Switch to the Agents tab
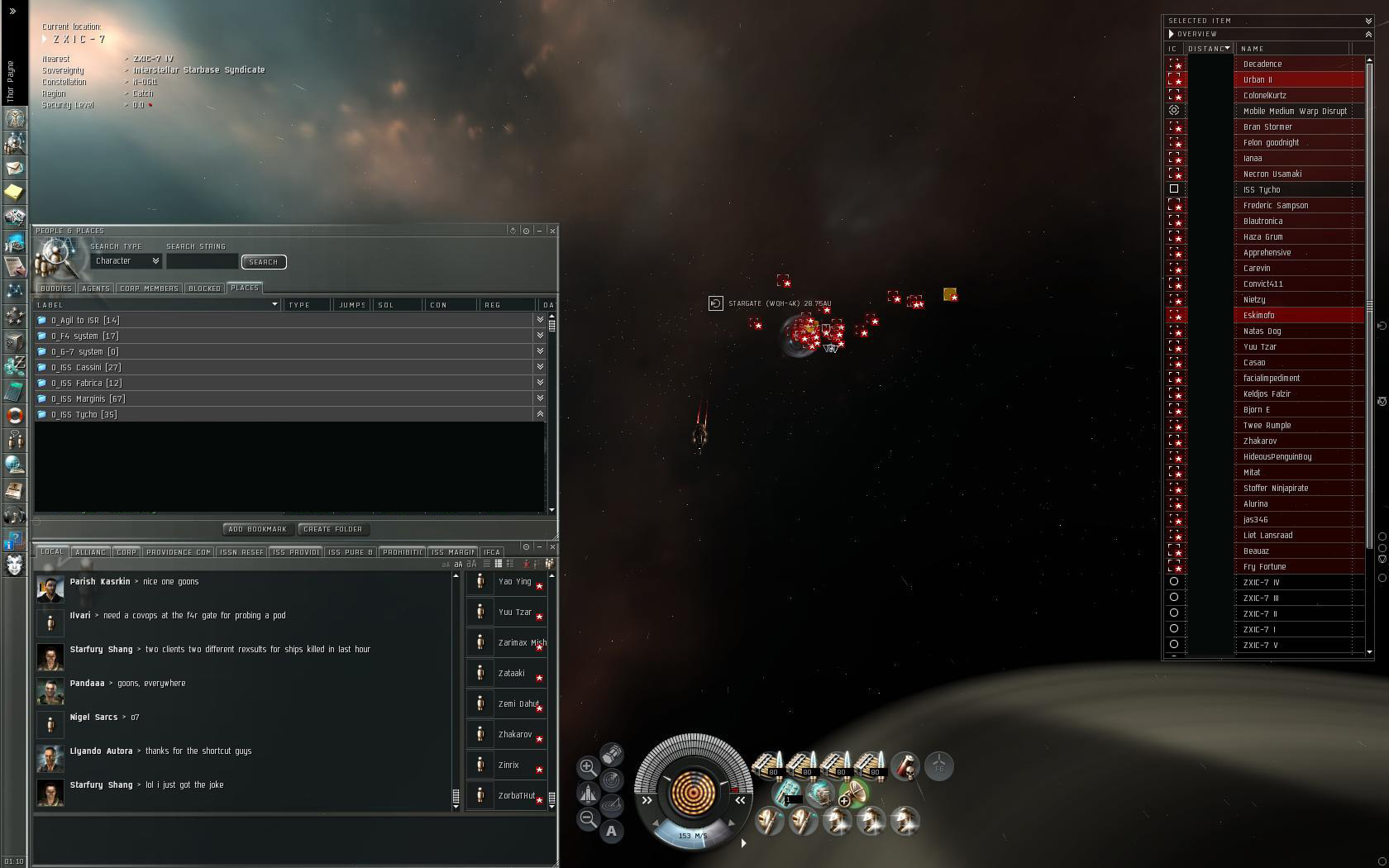1389x868 pixels. coord(95,289)
